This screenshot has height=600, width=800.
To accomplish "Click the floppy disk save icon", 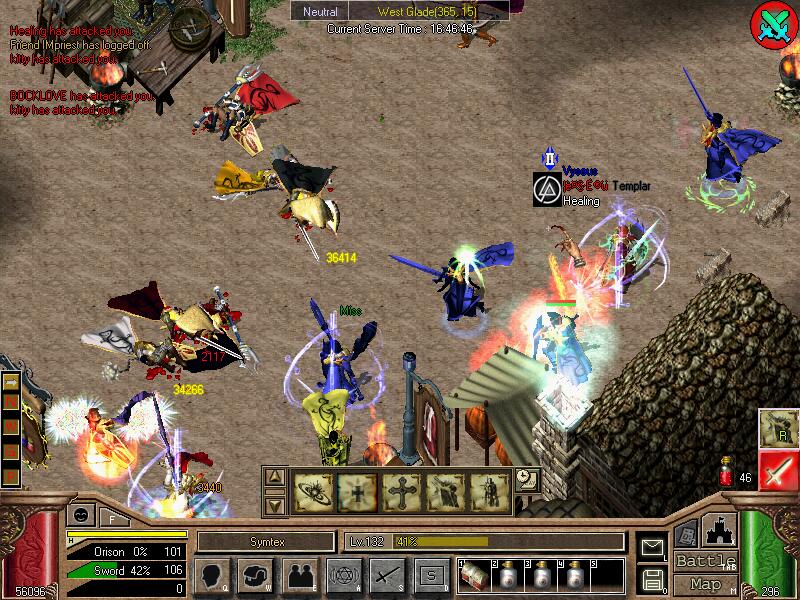I will [x=653, y=579].
